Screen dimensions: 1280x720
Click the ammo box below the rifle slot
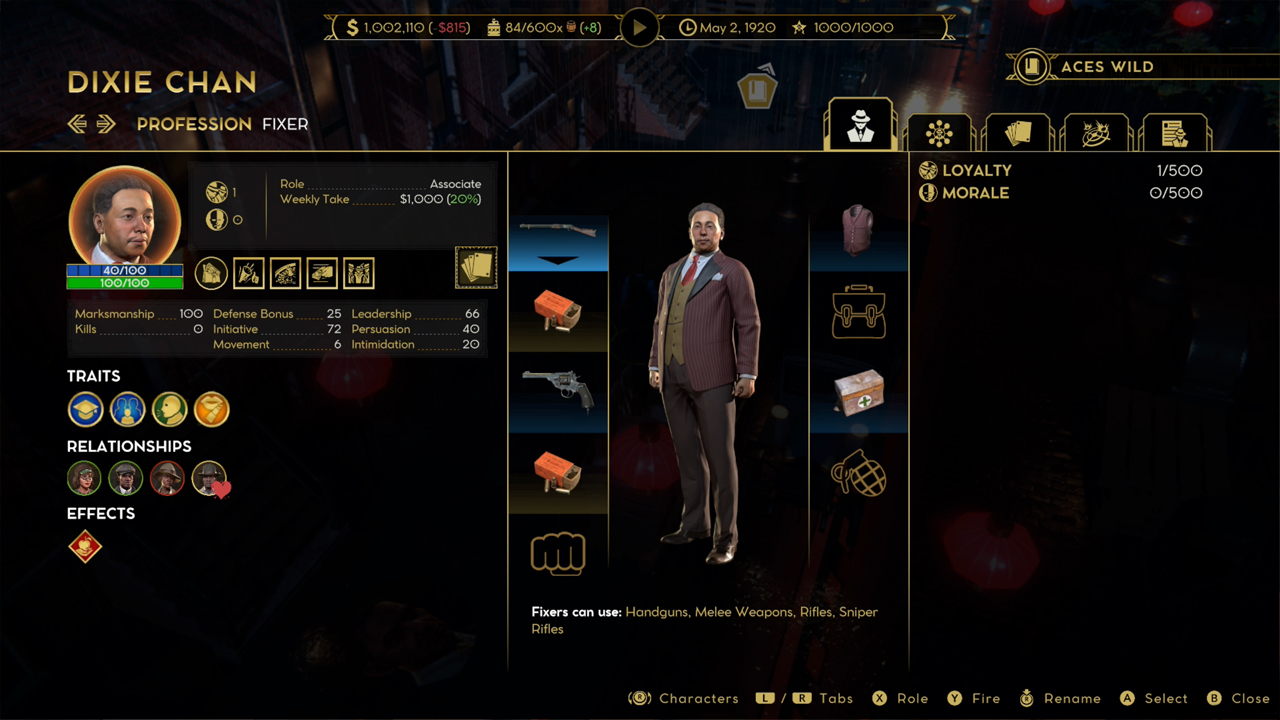point(558,313)
